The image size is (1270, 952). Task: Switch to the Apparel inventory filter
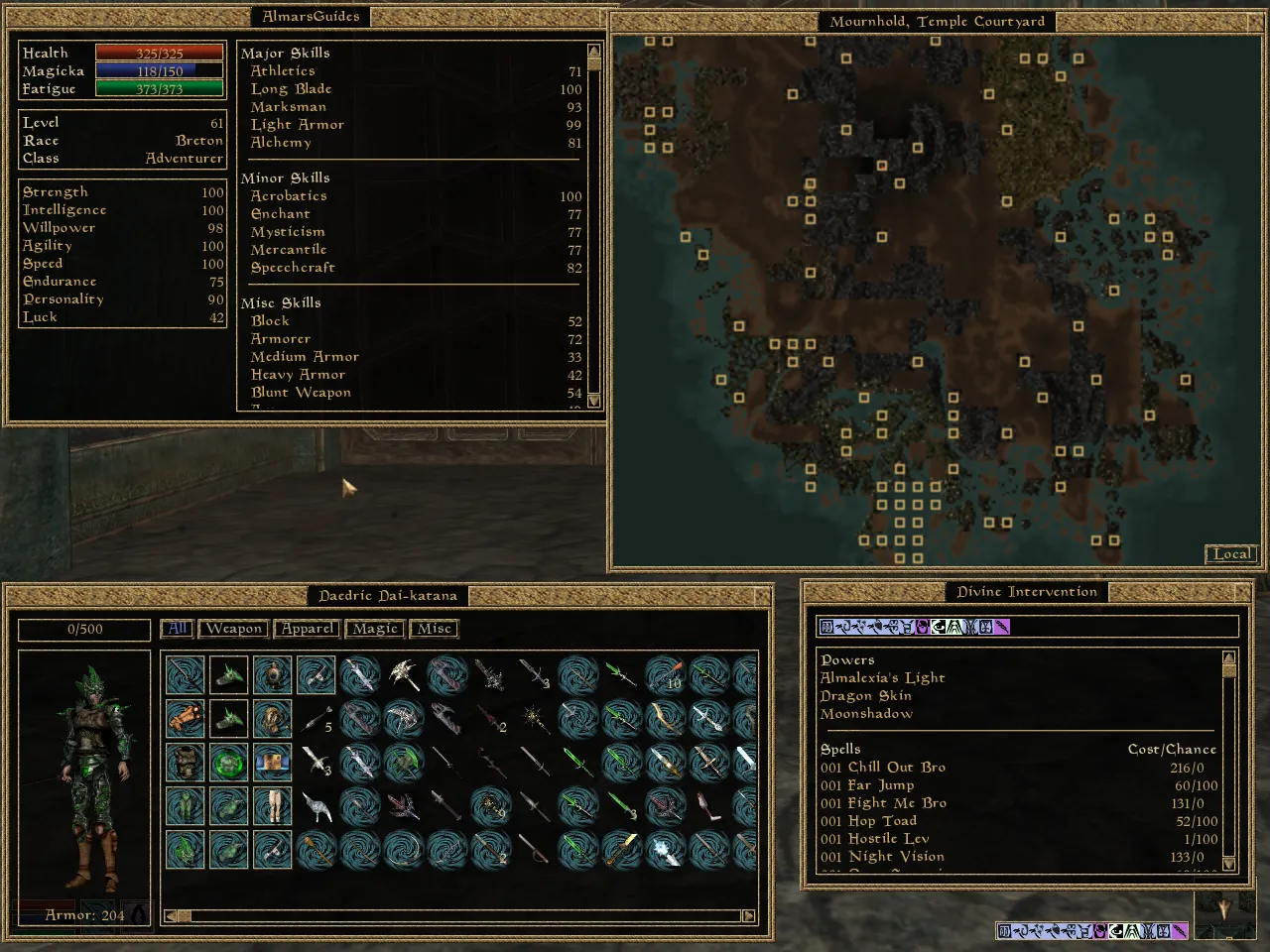(308, 629)
